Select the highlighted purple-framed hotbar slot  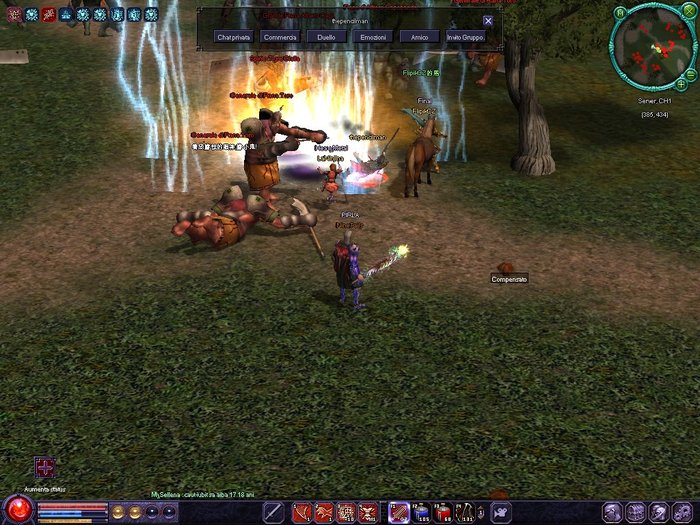398,512
